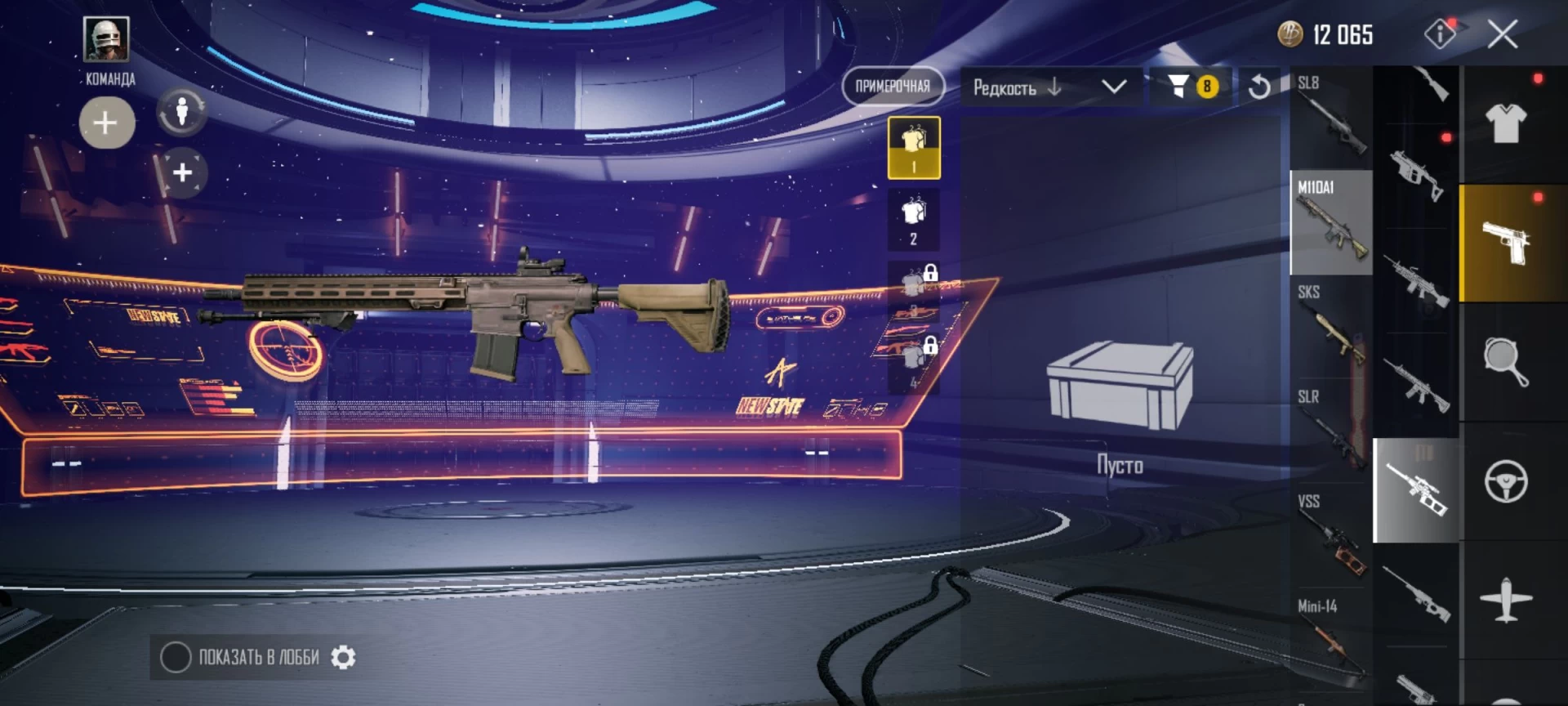Screen dimensions: 1568x706
Task: Open the steering wheel vehicle category
Action: (1506, 481)
